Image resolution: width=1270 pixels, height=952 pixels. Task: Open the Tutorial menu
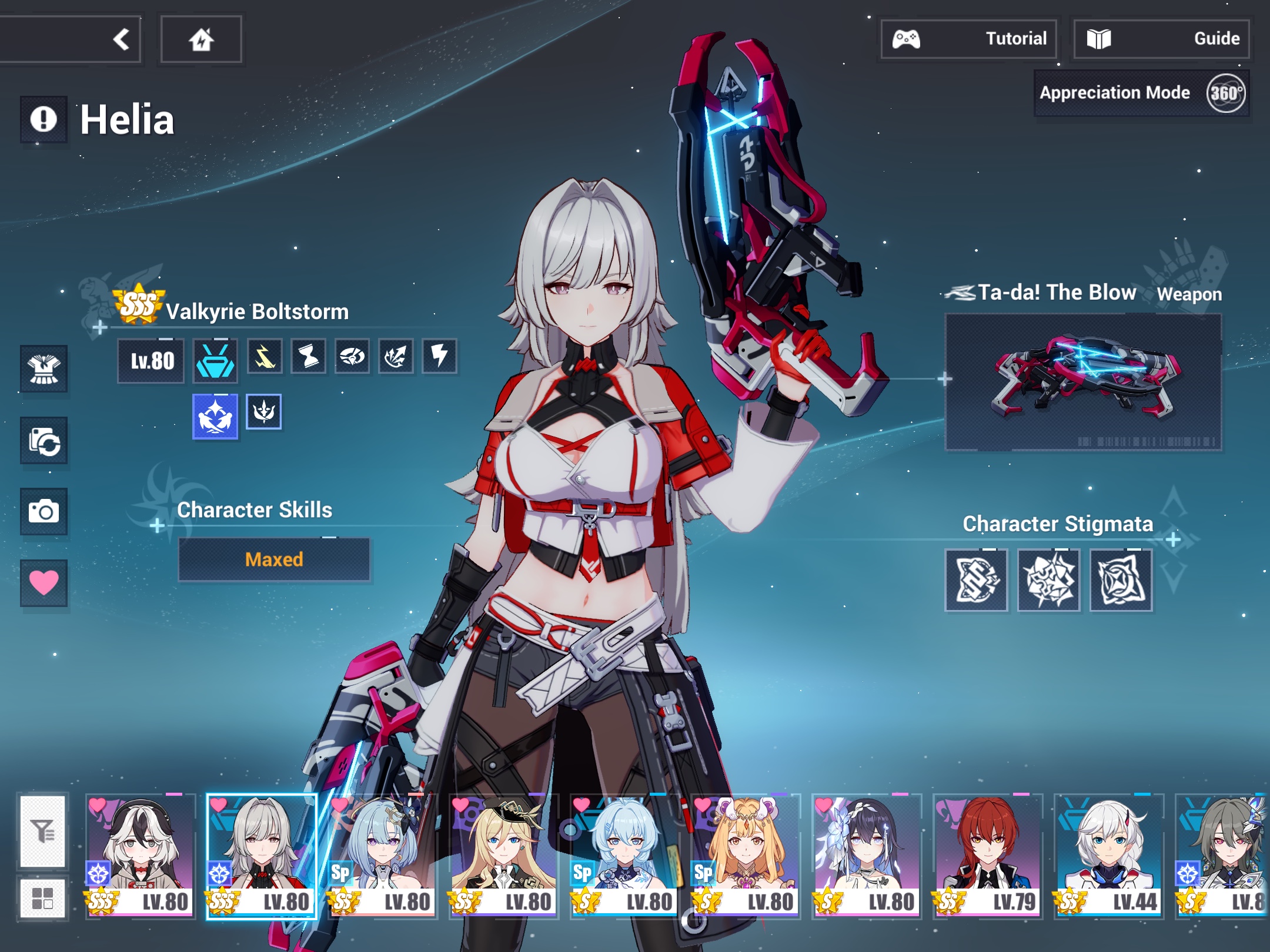coord(968,38)
